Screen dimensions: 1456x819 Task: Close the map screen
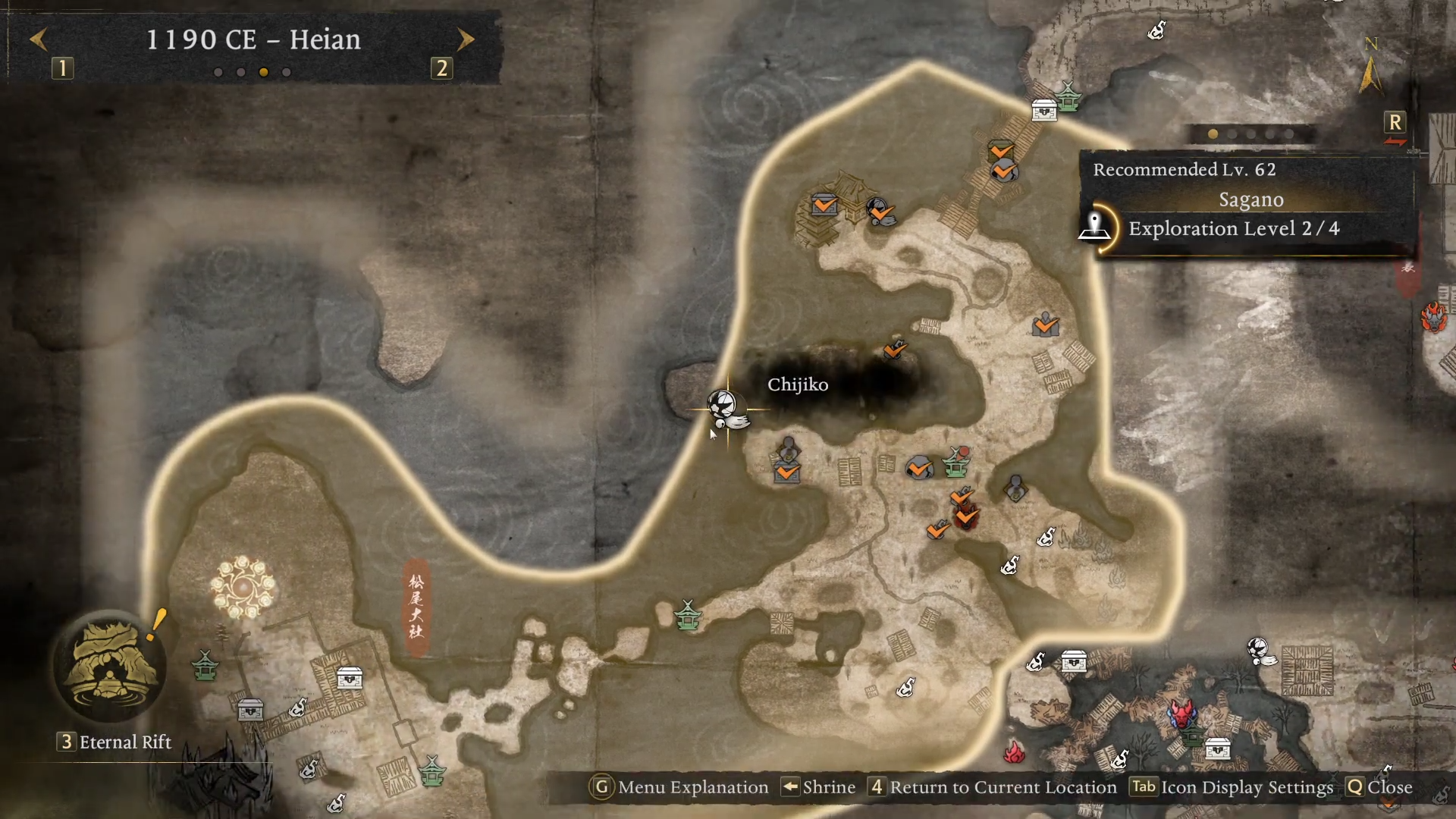coord(1379,787)
